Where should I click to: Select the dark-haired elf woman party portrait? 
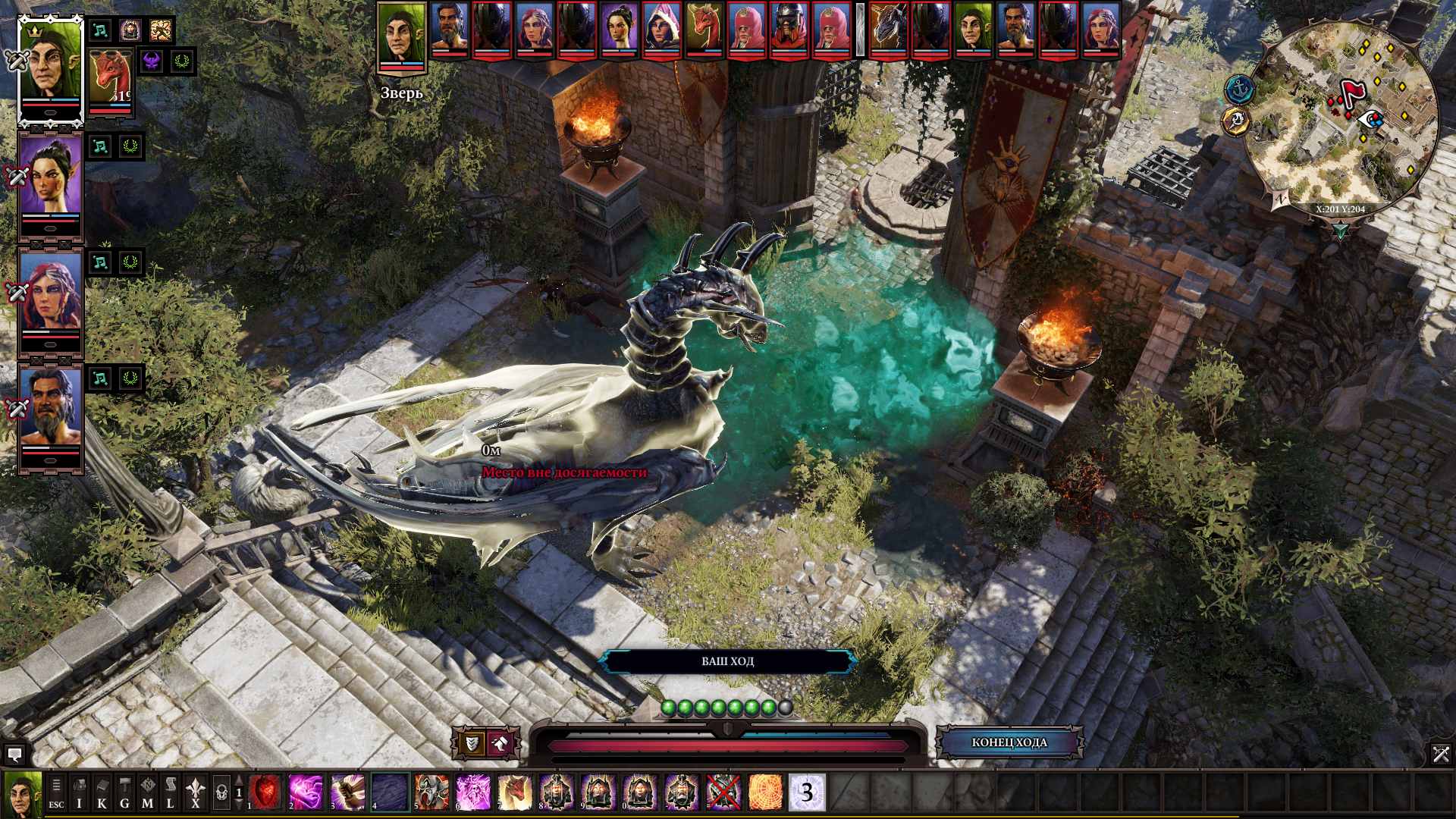pyautogui.click(x=50, y=182)
